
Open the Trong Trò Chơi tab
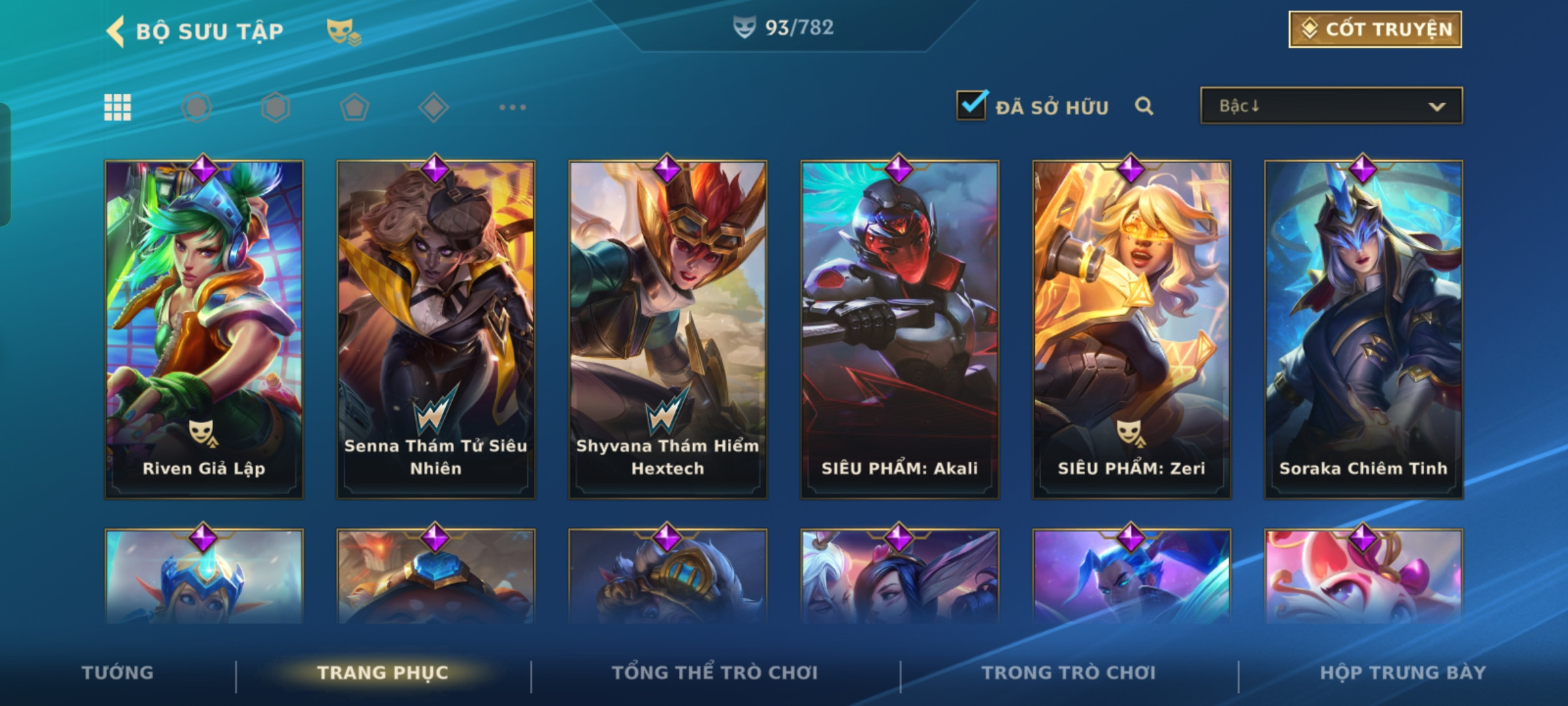(x=1069, y=673)
